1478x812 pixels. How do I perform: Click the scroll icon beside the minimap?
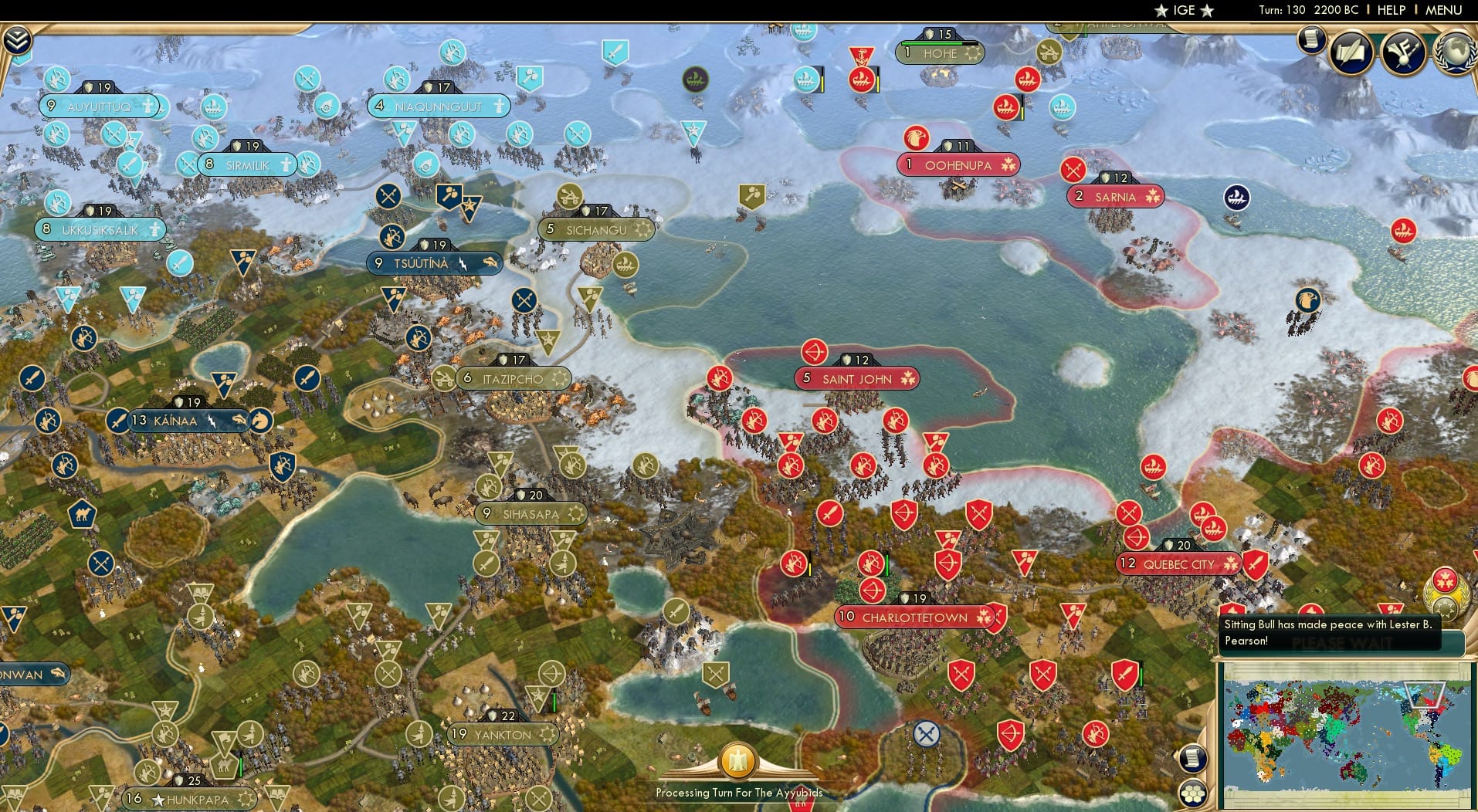pos(1193,756)
